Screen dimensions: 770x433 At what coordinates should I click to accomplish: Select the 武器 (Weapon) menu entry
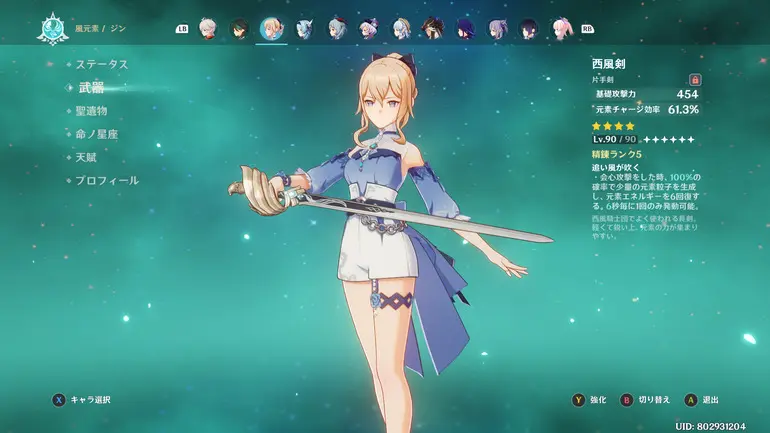[x=92, y=87]
